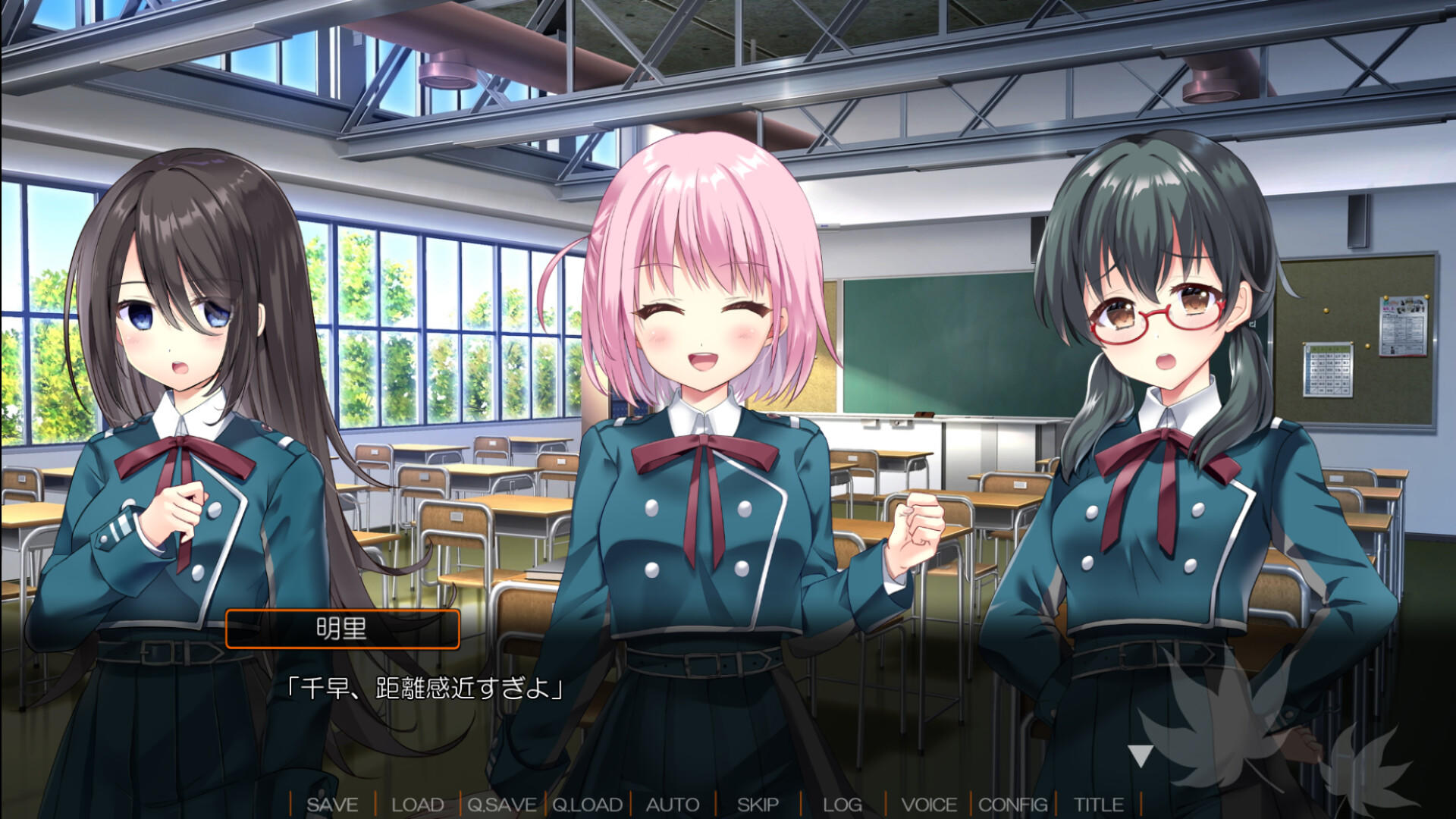Replay the VOICE line

(932, 805)
